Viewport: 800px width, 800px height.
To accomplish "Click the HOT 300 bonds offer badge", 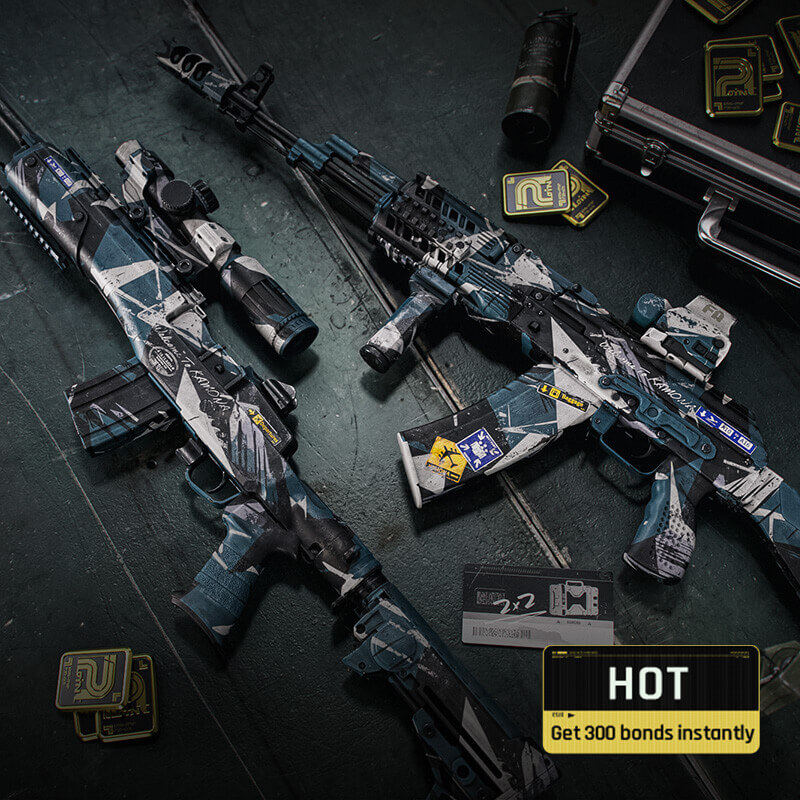I will [650, 699].
